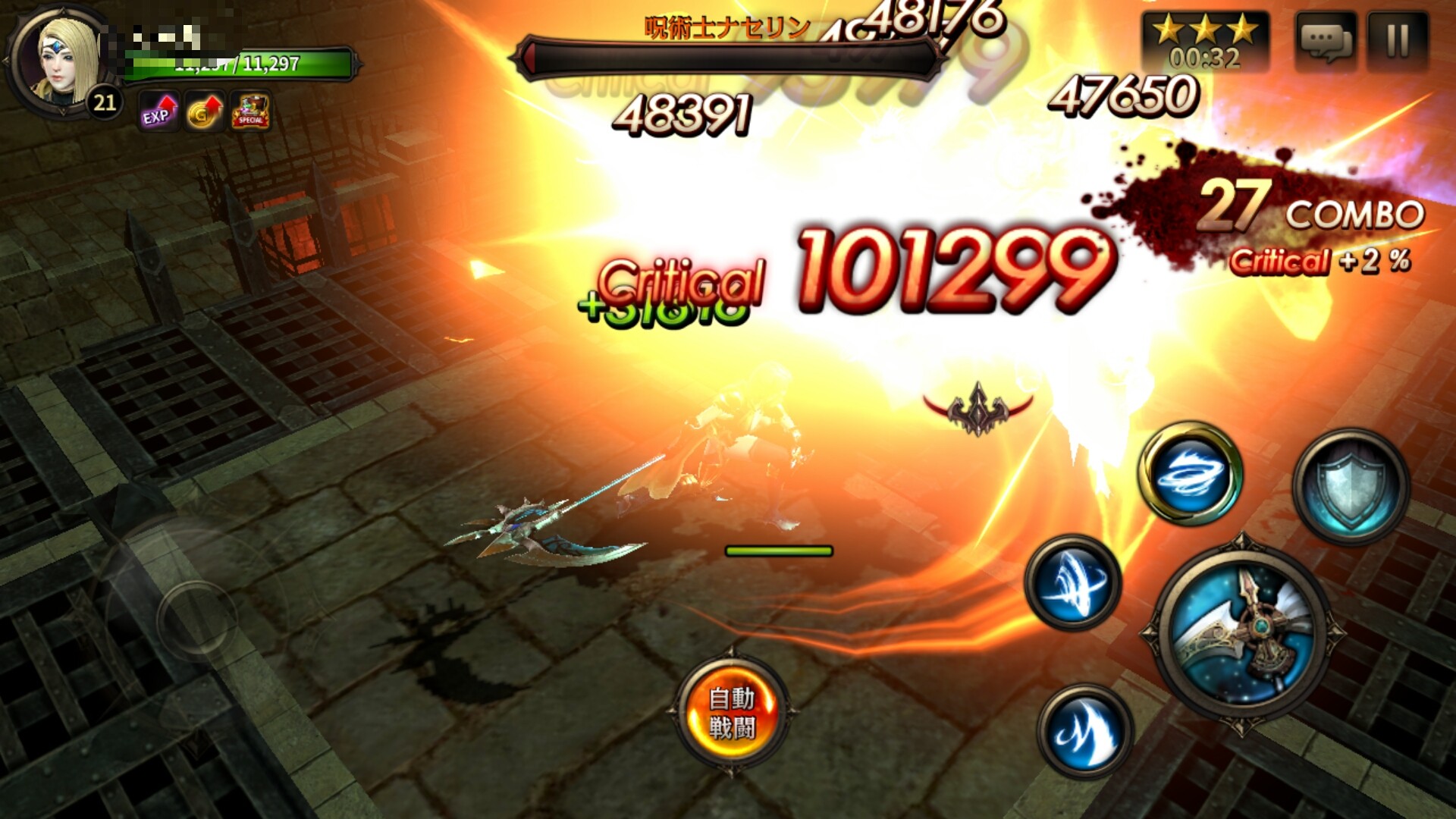
Task: Toggle the 自動戦闘 auto-battle button
Action: (732, 713)
